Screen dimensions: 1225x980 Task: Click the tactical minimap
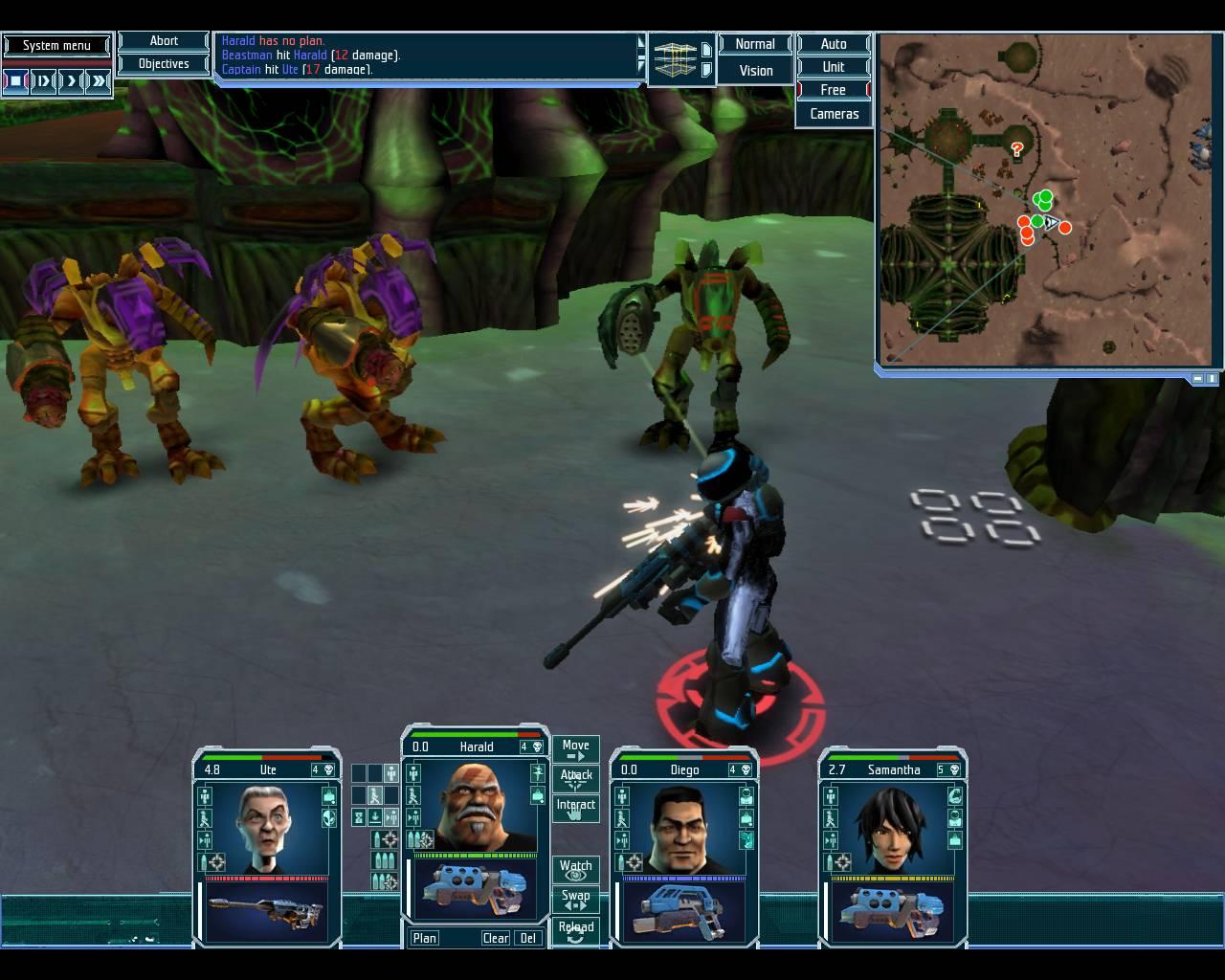1047,199
